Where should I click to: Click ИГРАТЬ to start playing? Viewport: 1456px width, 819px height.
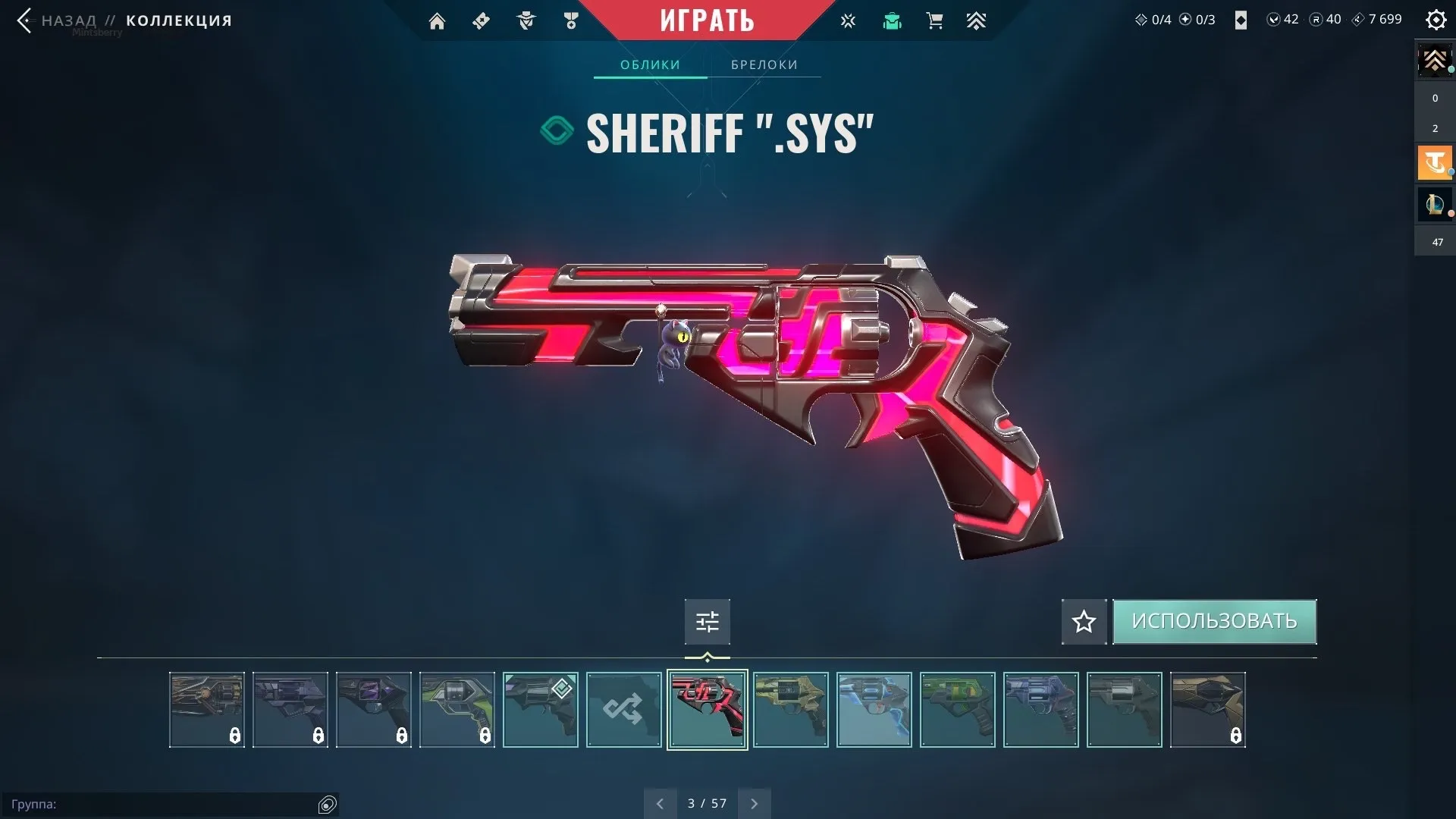[707, 20]
